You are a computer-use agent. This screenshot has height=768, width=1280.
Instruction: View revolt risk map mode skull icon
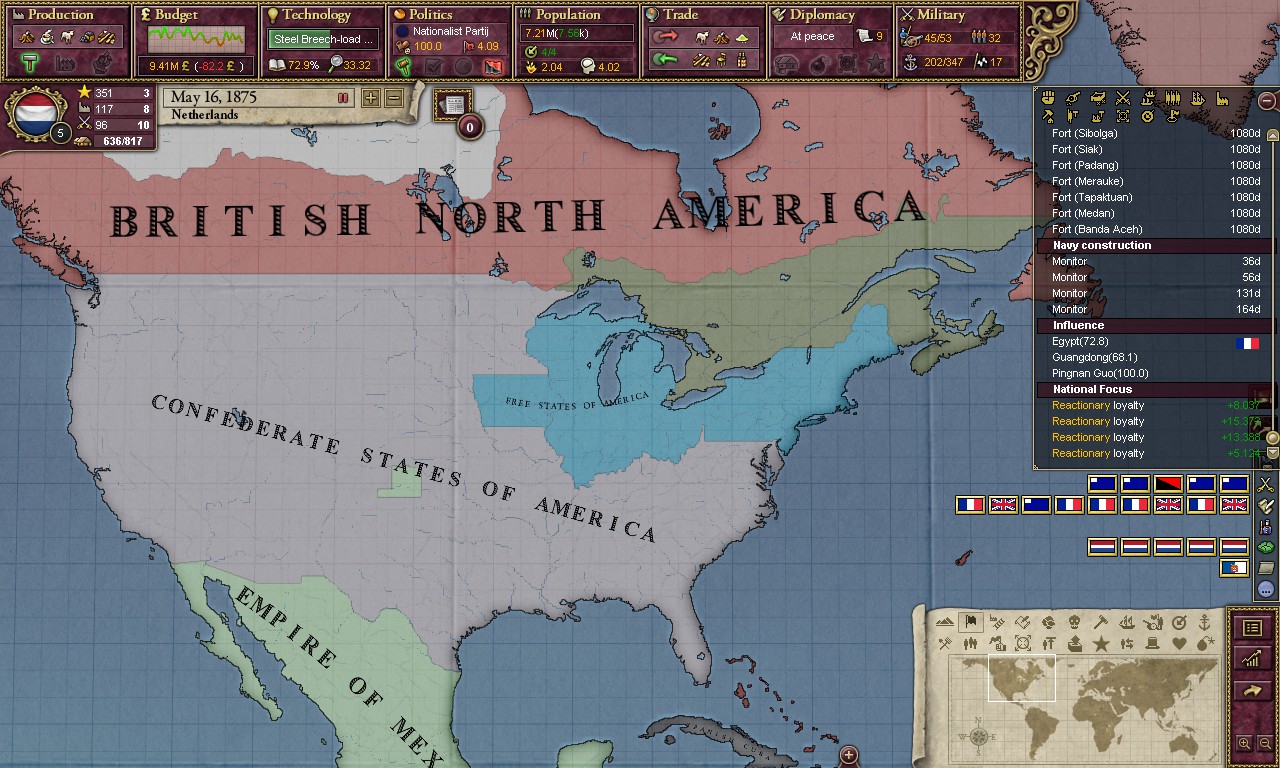(x=1073, y=622)
